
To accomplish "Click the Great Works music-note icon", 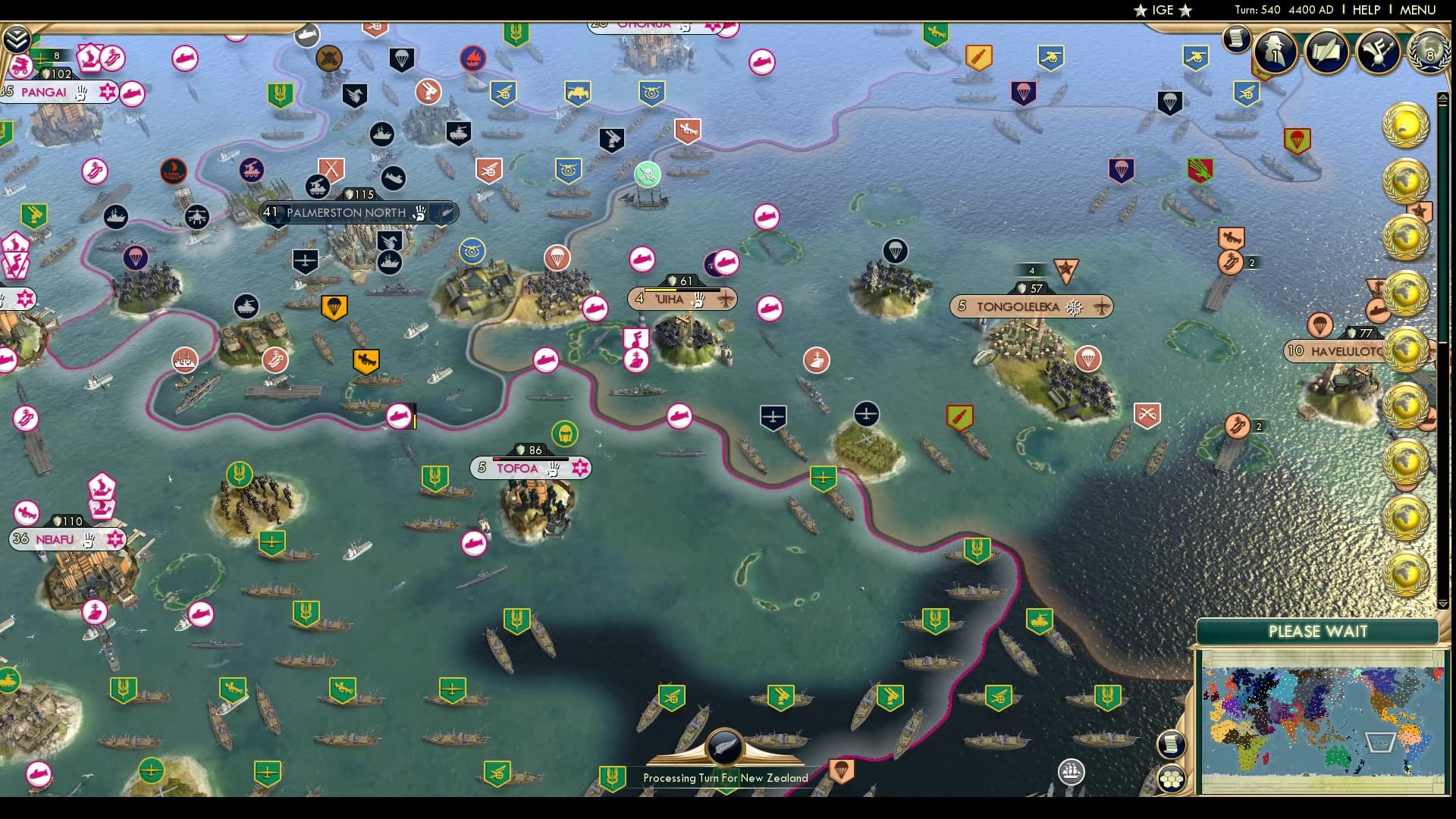I will 1376,53.
